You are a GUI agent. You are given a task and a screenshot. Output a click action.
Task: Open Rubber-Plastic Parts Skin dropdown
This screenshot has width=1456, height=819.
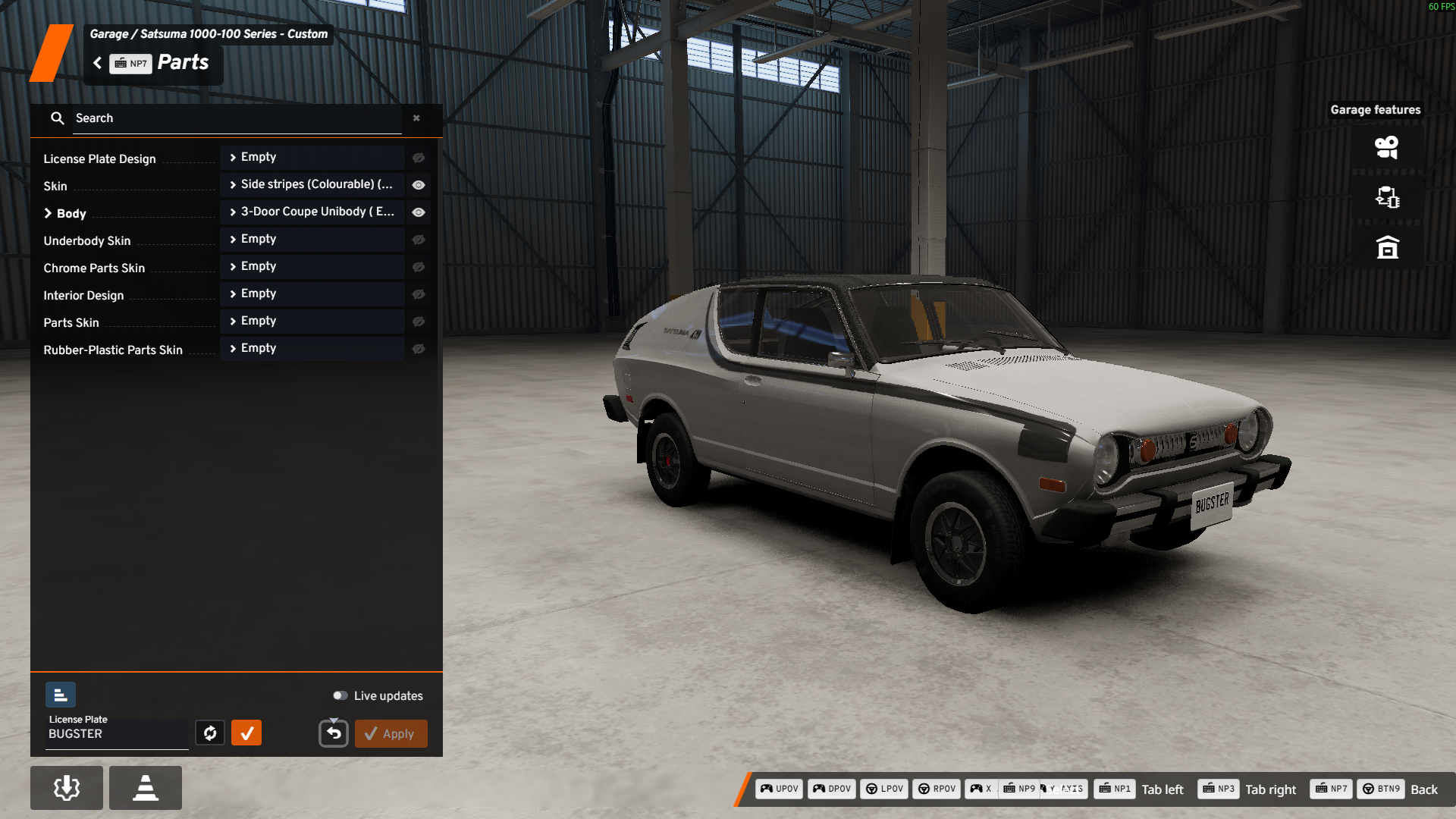[312, 349]
